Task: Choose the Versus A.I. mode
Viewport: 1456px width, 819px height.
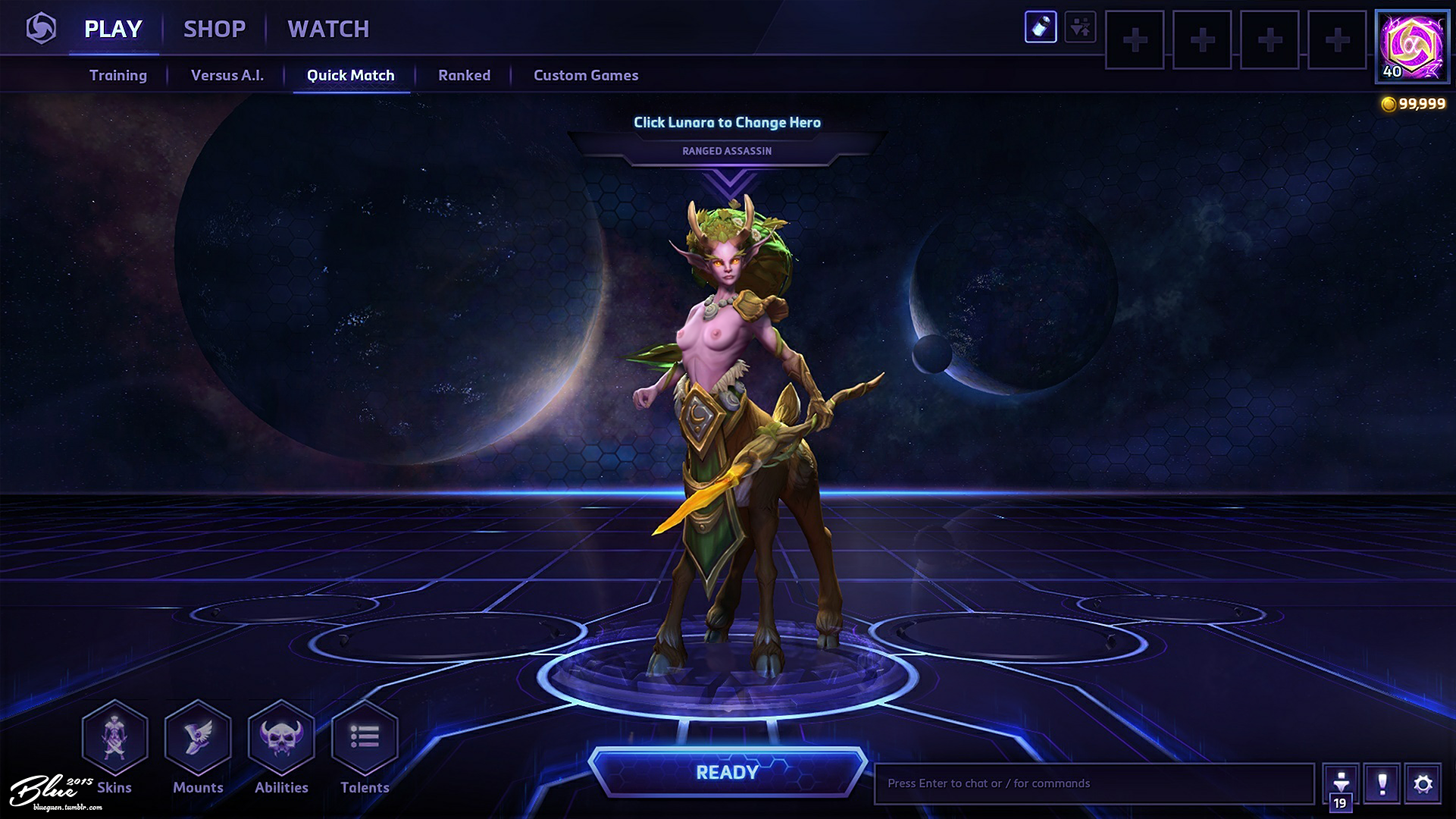Action: point(227,75)
